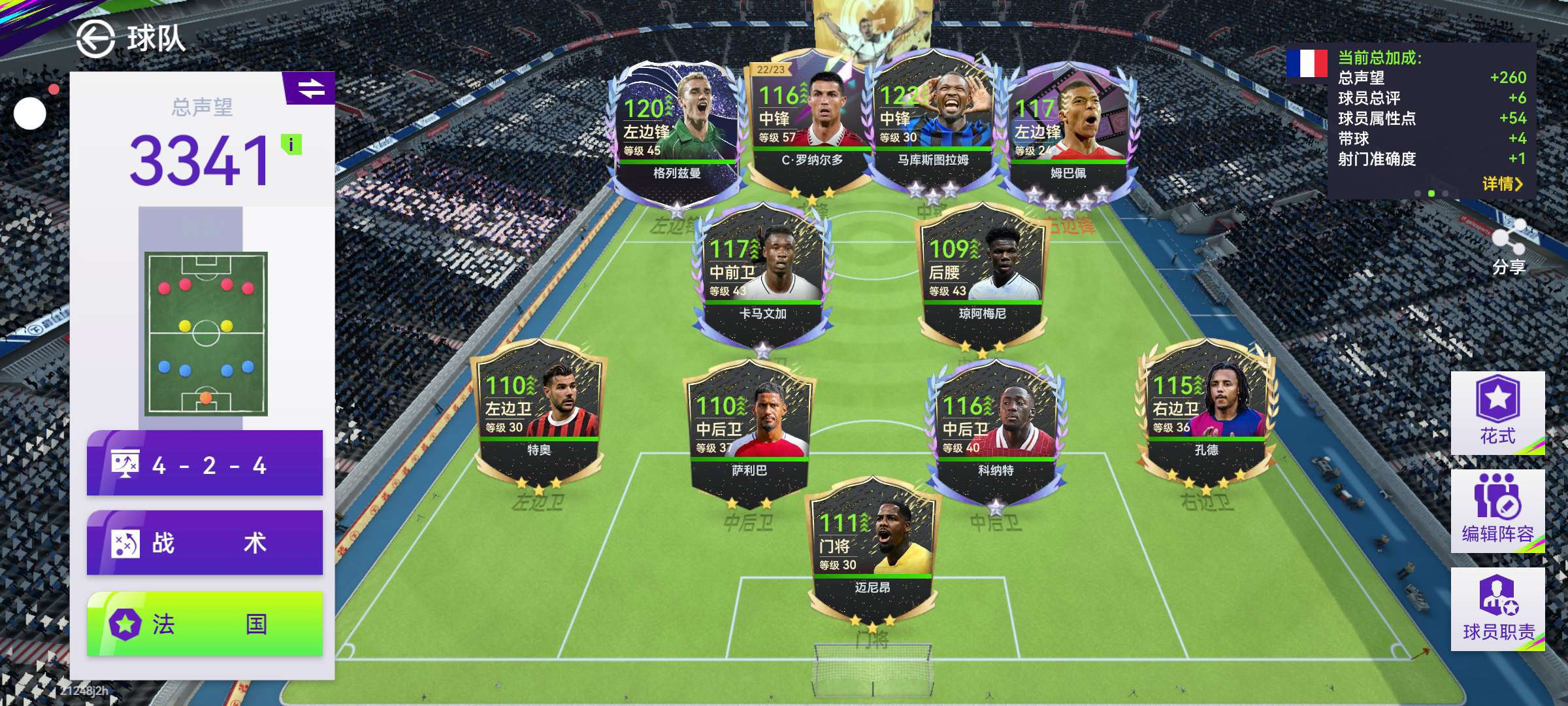Show total reputation info via green i icon

click(x=291, y=144)
